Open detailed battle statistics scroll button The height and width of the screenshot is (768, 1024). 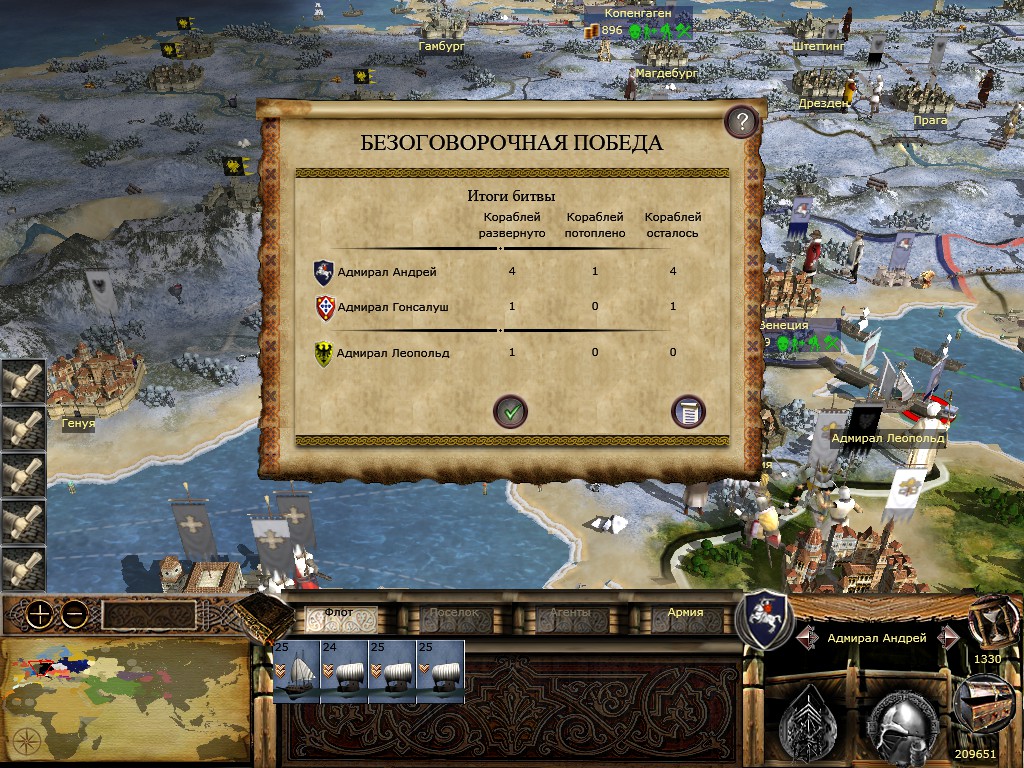(x=688, y=411)
